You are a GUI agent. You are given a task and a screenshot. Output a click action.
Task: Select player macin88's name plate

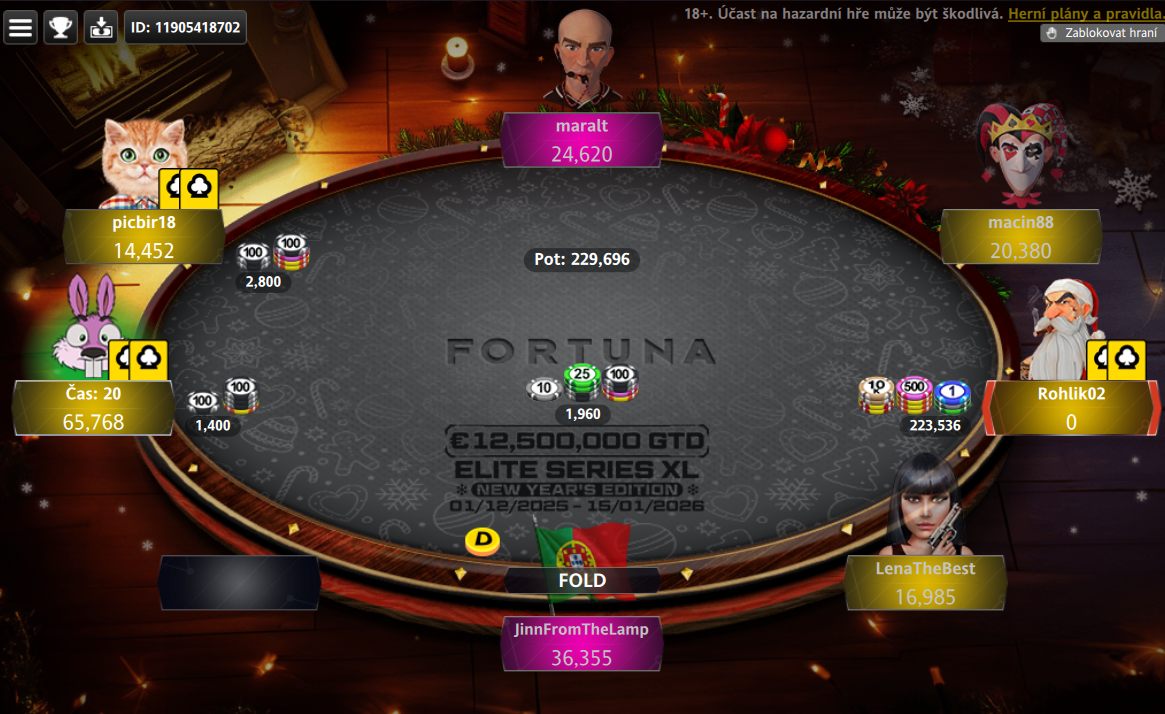click(x=1020, y=236)
